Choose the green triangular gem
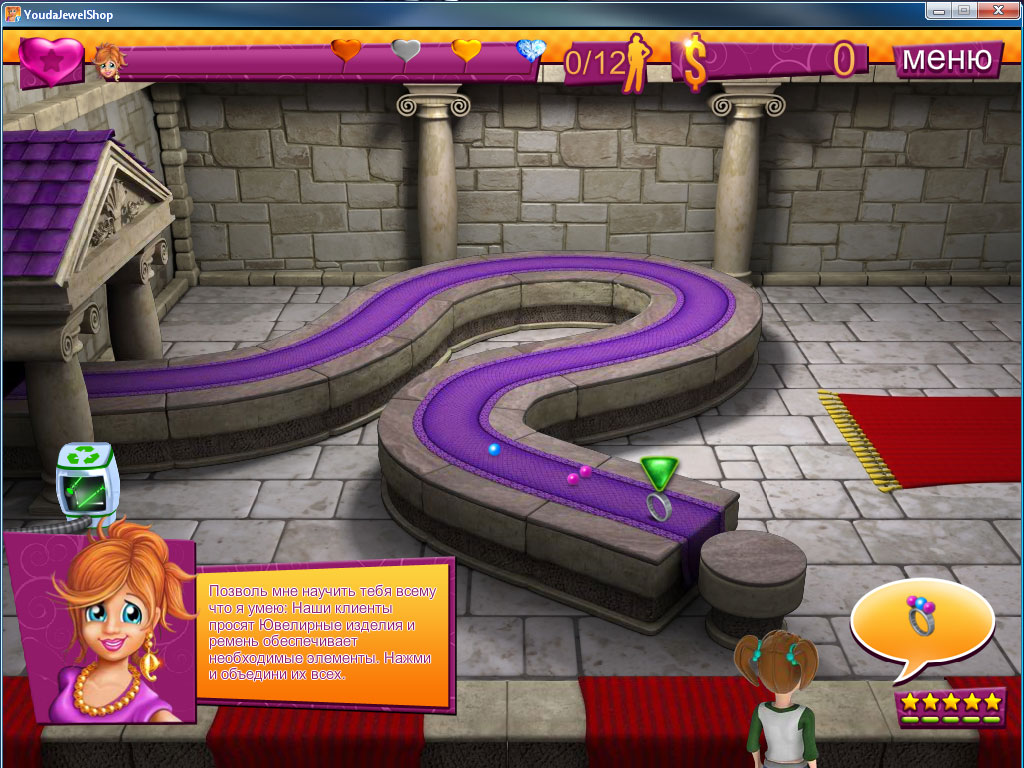 pyautogui.click(x=658, y=471)
